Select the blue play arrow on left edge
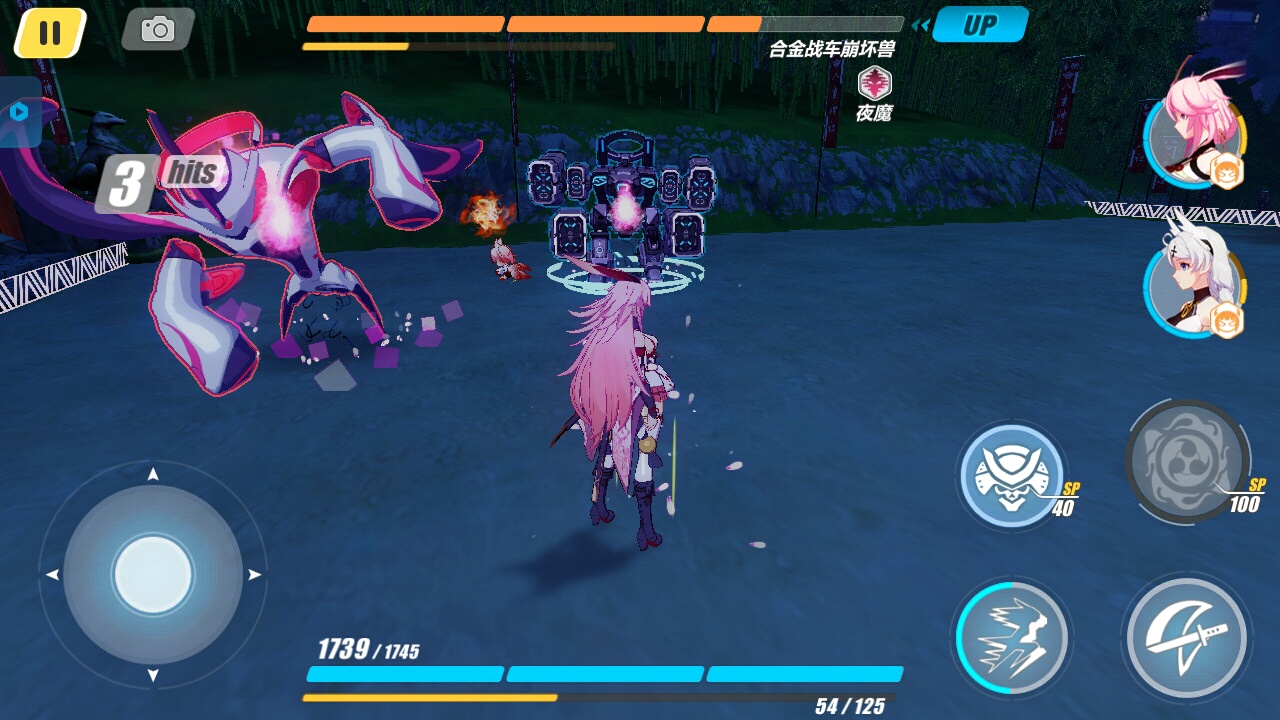The height and width of the screenshot is (720, 1280). (x=18, y=113)
